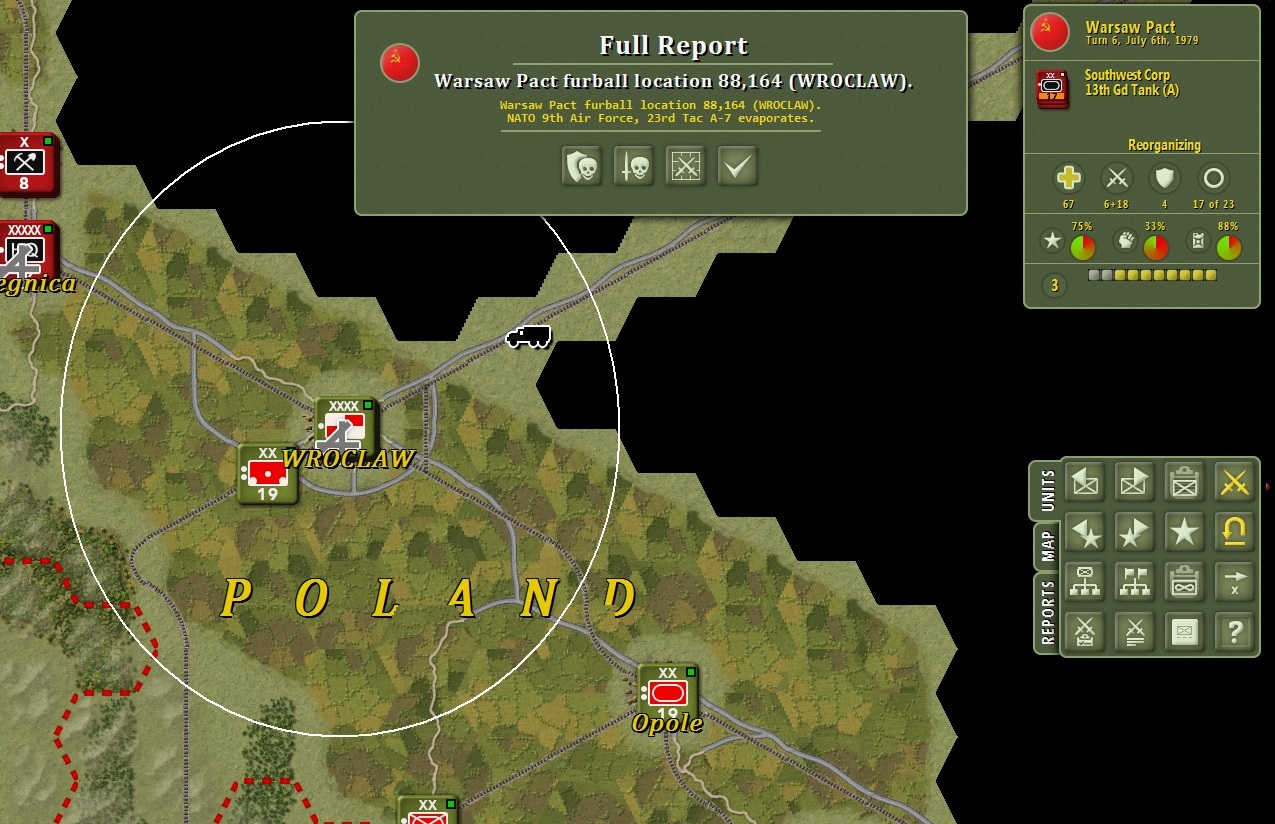Switch to the MAP tab

point(1048,546)
